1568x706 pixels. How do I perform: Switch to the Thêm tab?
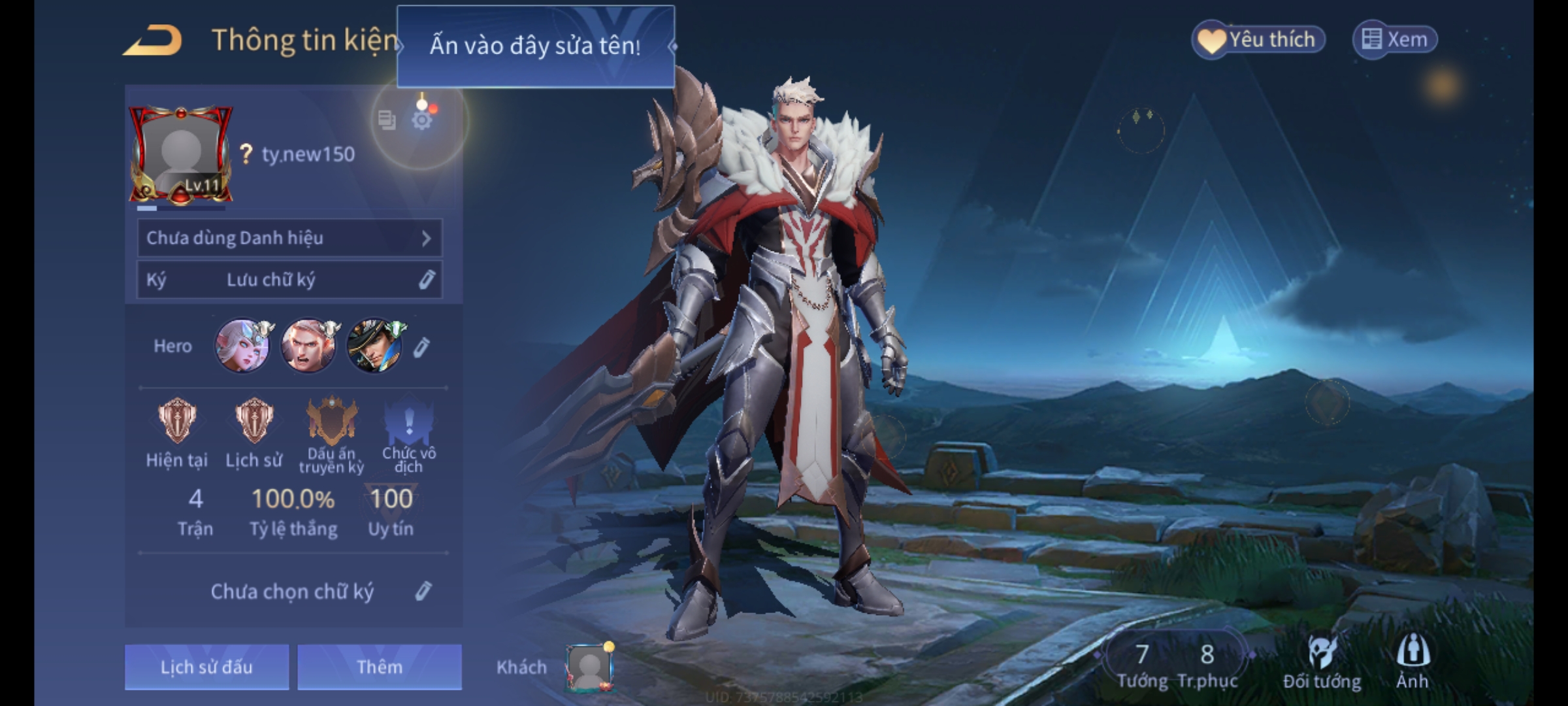click(x=380, y=667)
